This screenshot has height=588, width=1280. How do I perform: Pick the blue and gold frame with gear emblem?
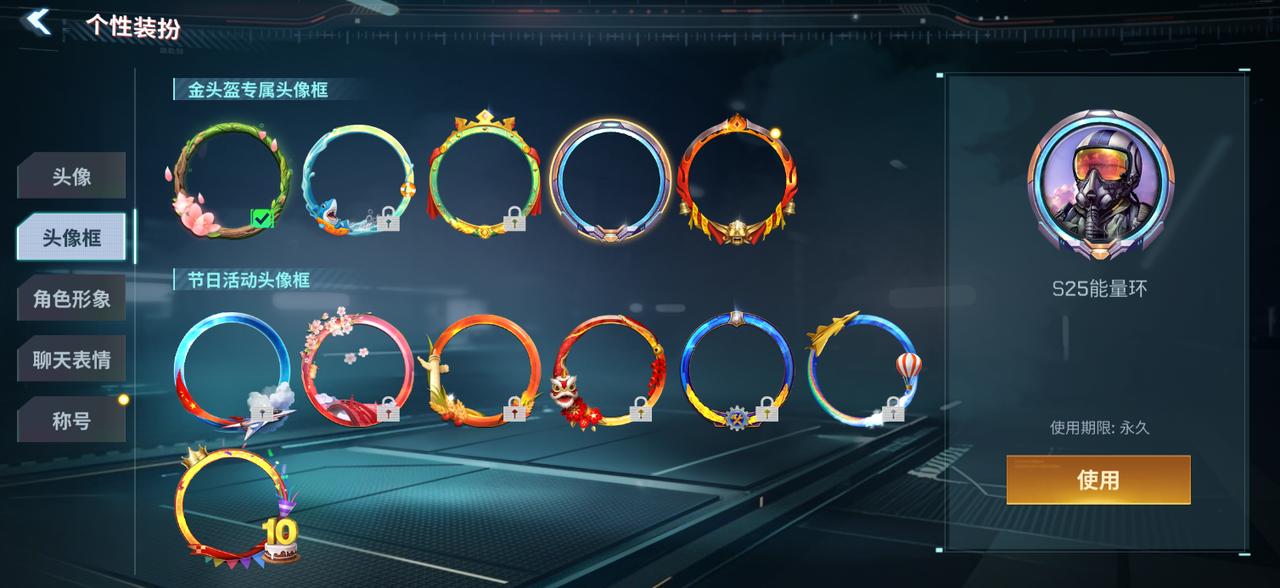pyautogui.click(x=738, y=369)
